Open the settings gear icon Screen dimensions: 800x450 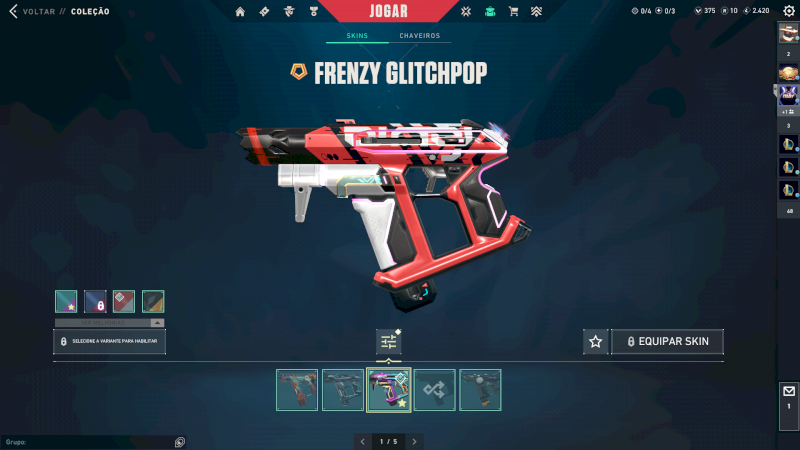[788, 11]
